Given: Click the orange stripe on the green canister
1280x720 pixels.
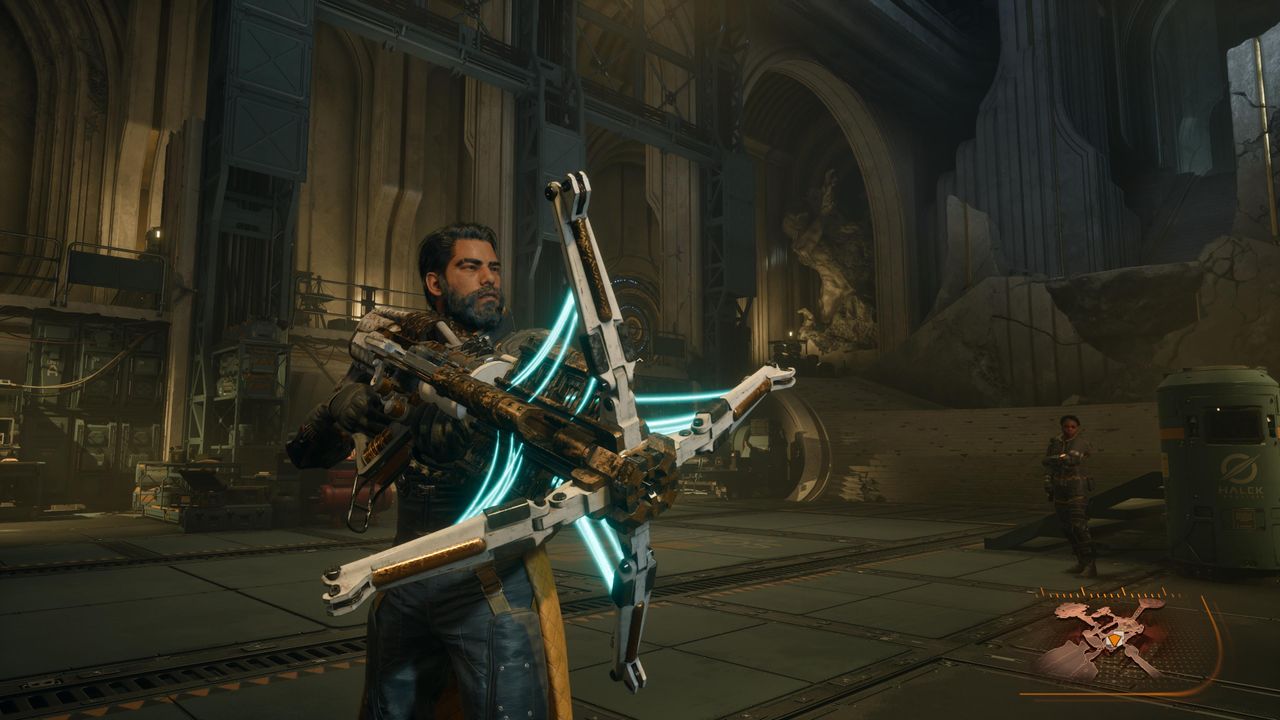Looking at the screenshot, I should 1171,432.
